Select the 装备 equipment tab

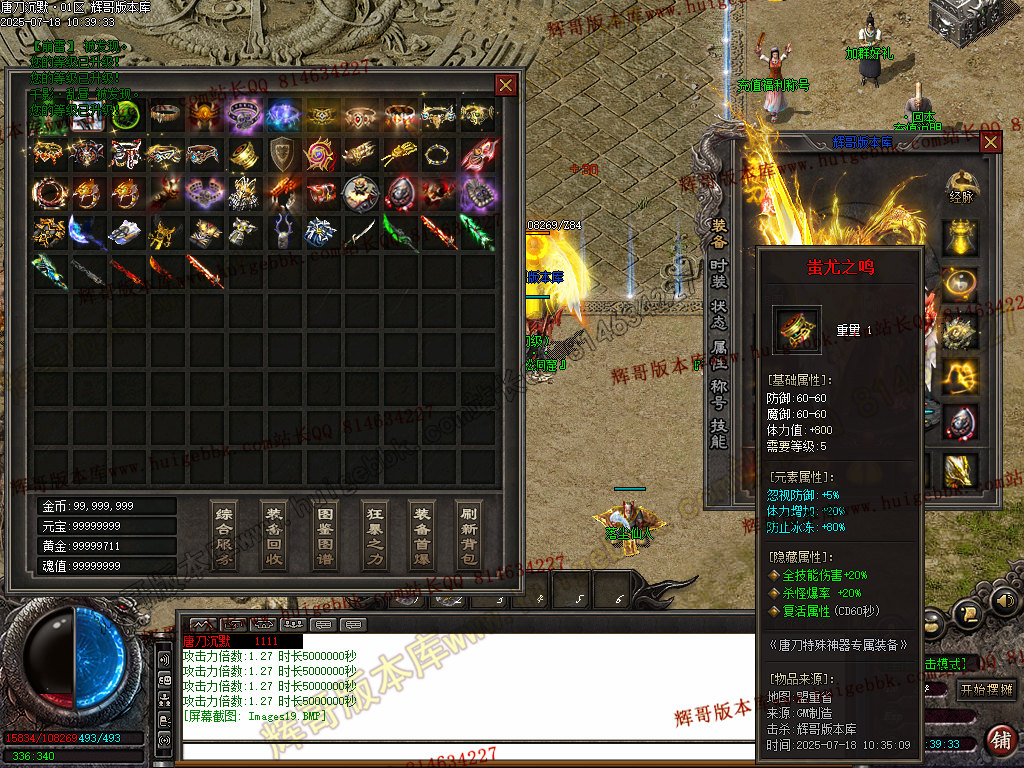click(x=718, y=234)
